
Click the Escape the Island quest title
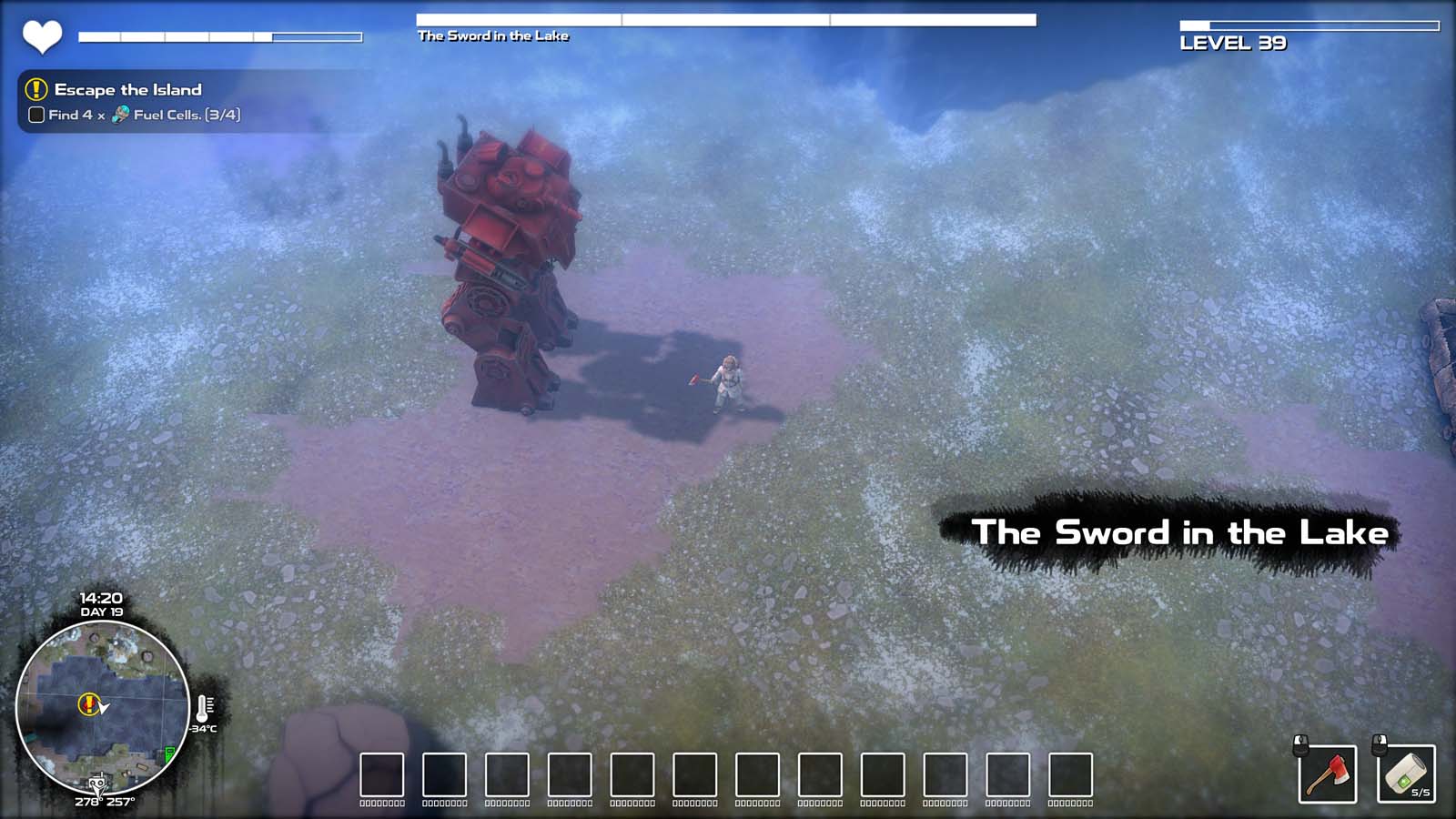coord(128,90)
